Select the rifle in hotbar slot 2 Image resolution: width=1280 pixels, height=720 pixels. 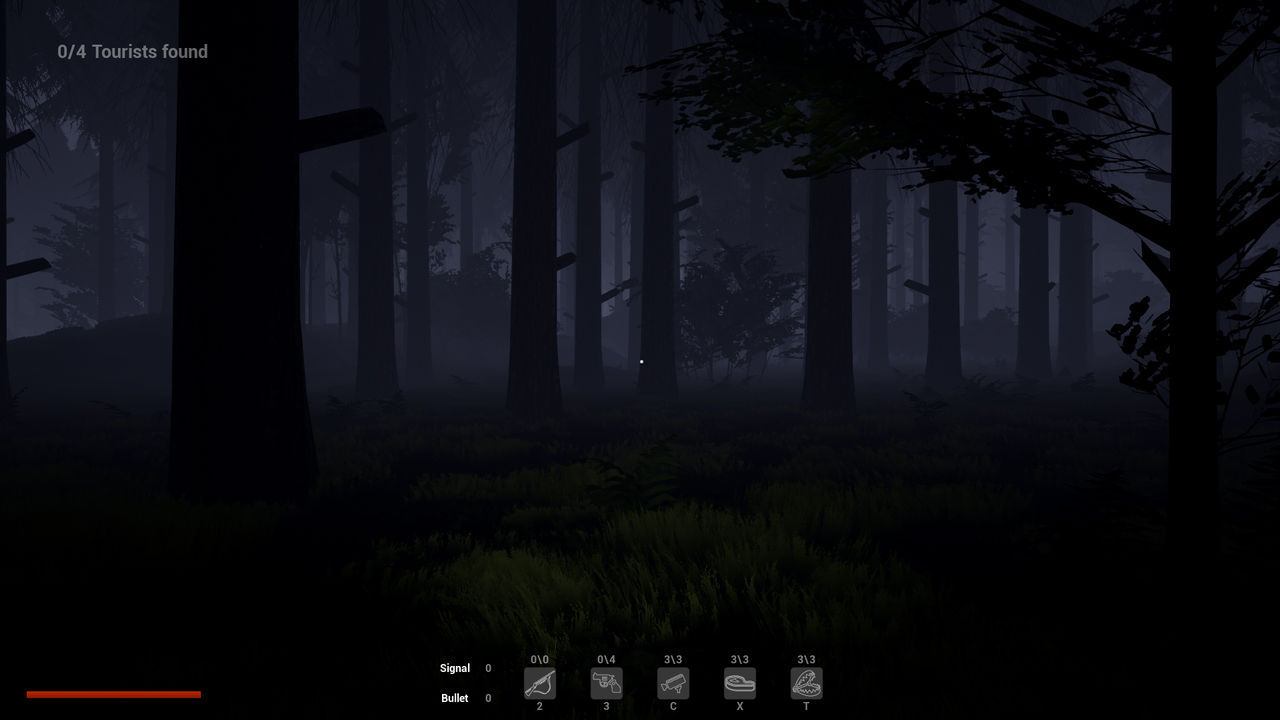point(540,684)
